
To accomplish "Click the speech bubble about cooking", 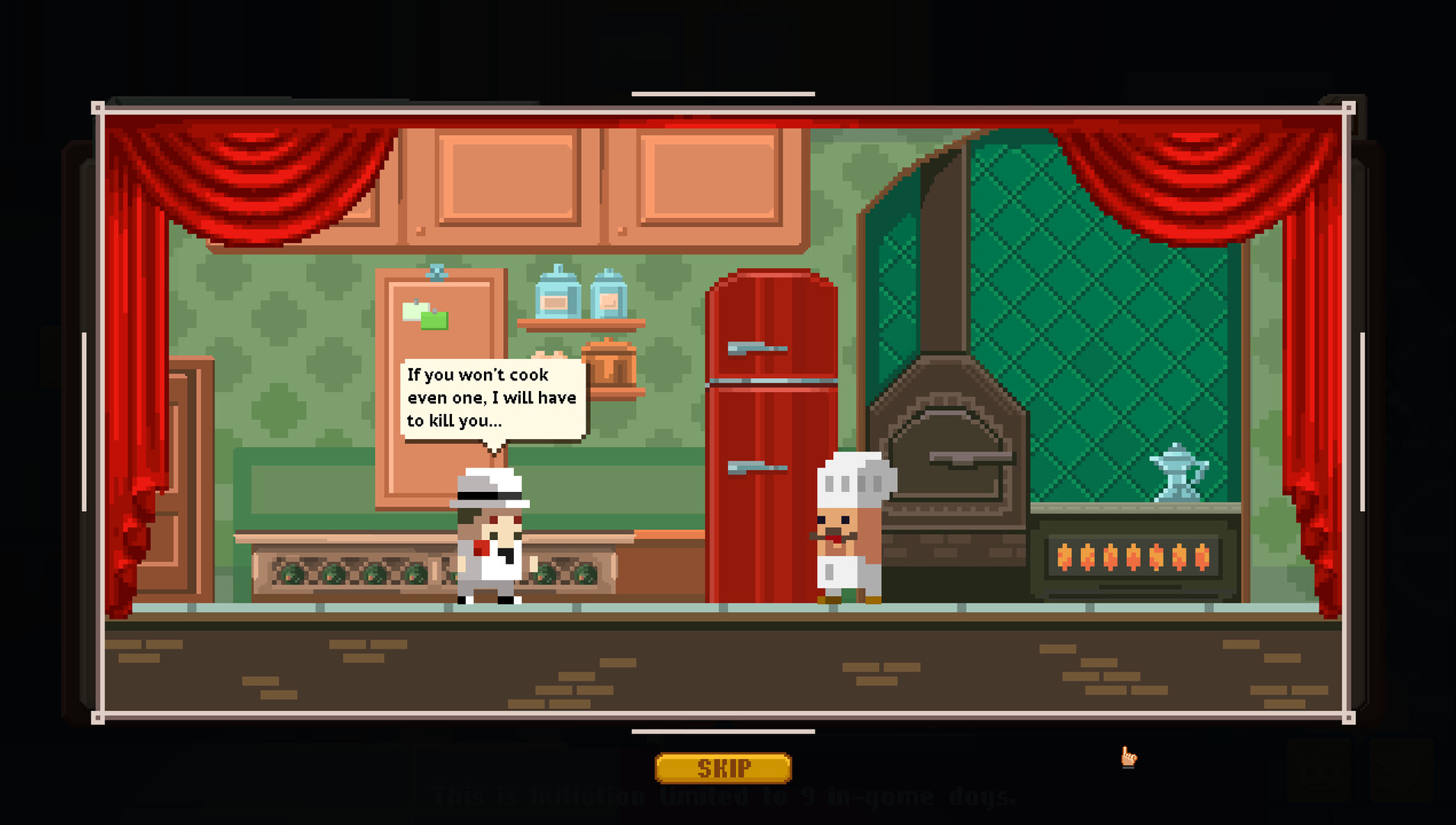I will [x=492, y=397].
